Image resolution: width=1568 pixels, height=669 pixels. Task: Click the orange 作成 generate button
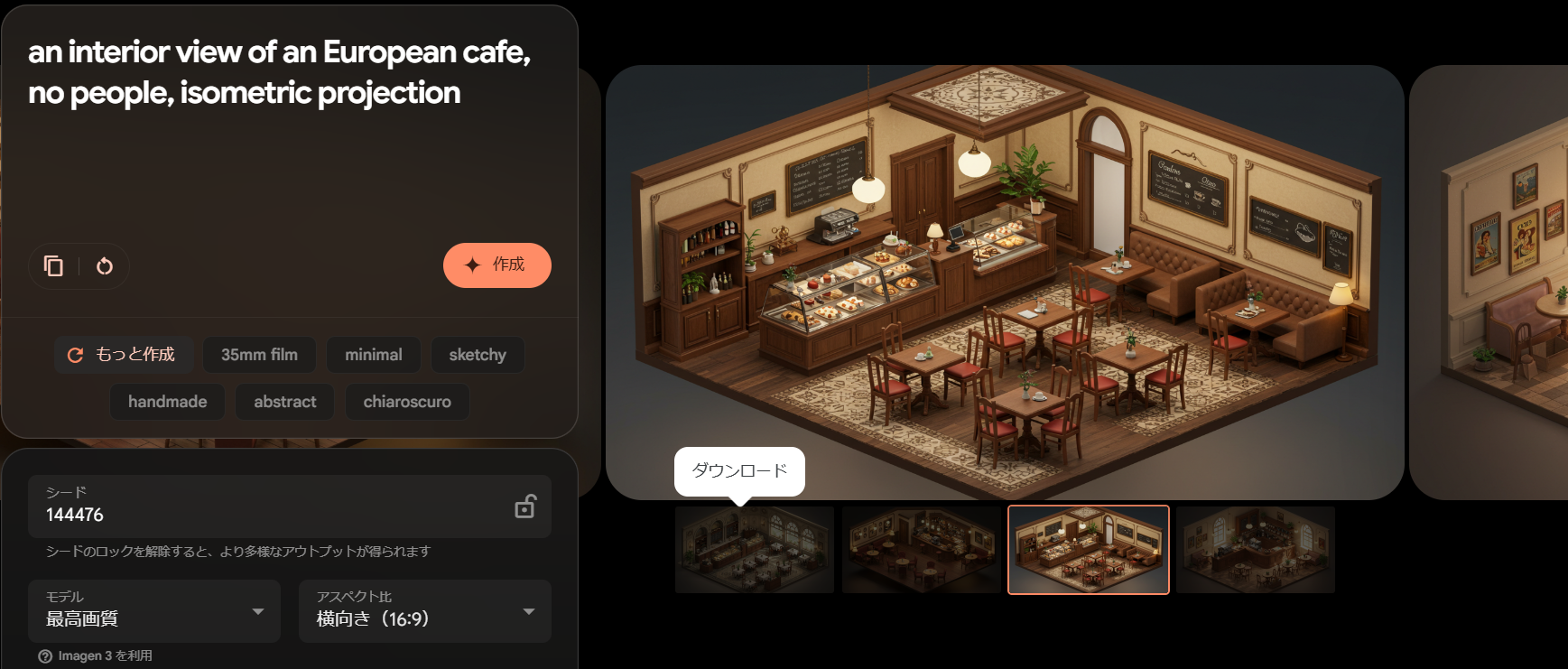coord(496,265)
